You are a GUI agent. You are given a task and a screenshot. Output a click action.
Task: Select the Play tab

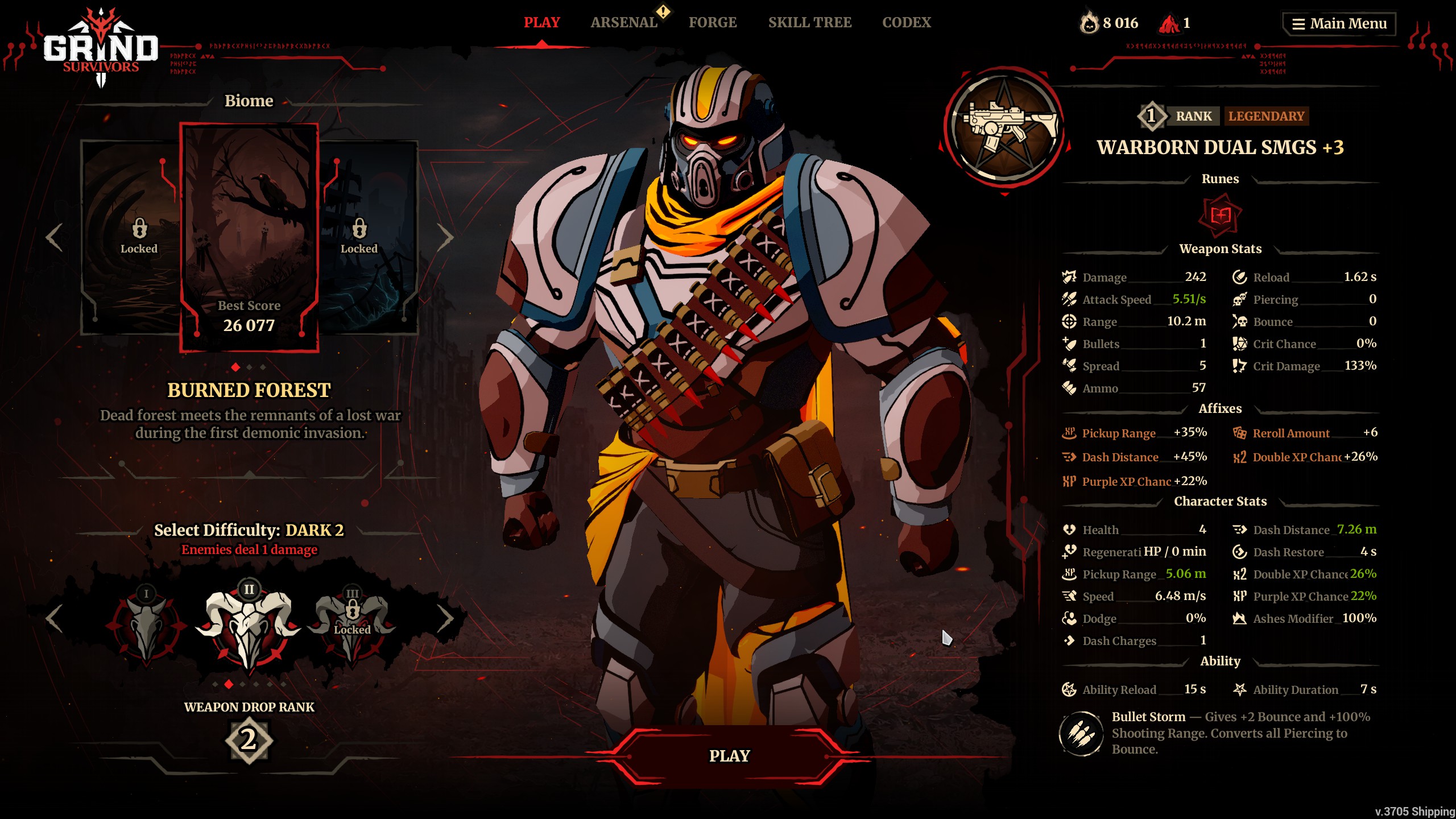point(541,23)
